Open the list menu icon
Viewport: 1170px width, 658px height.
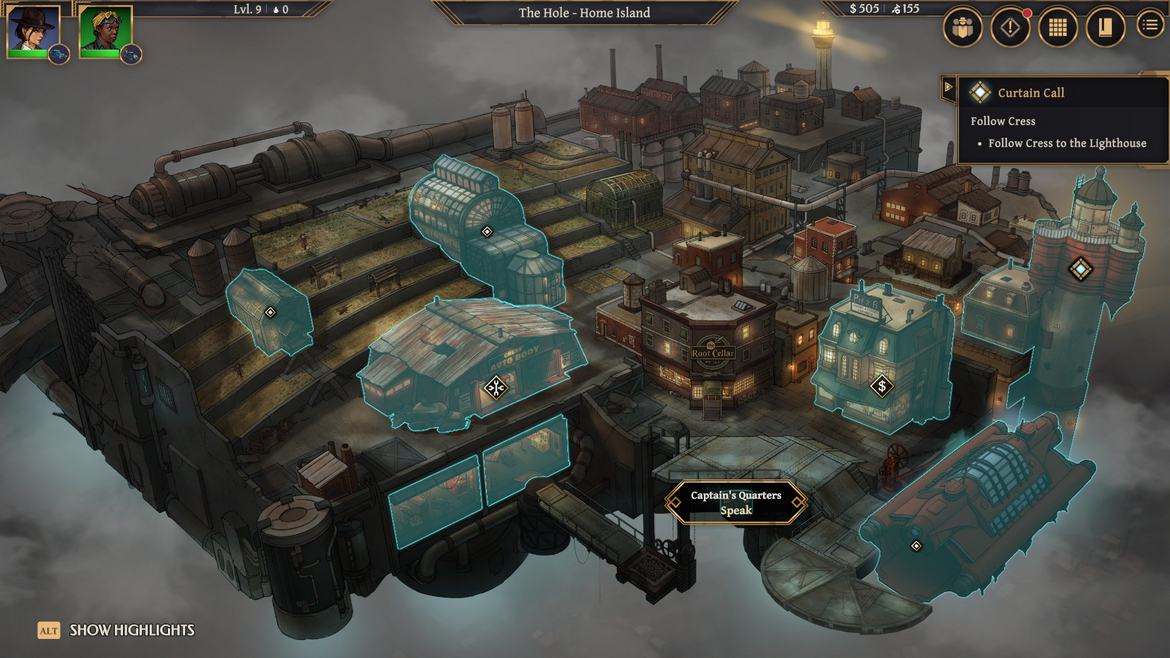point(1151,28)
